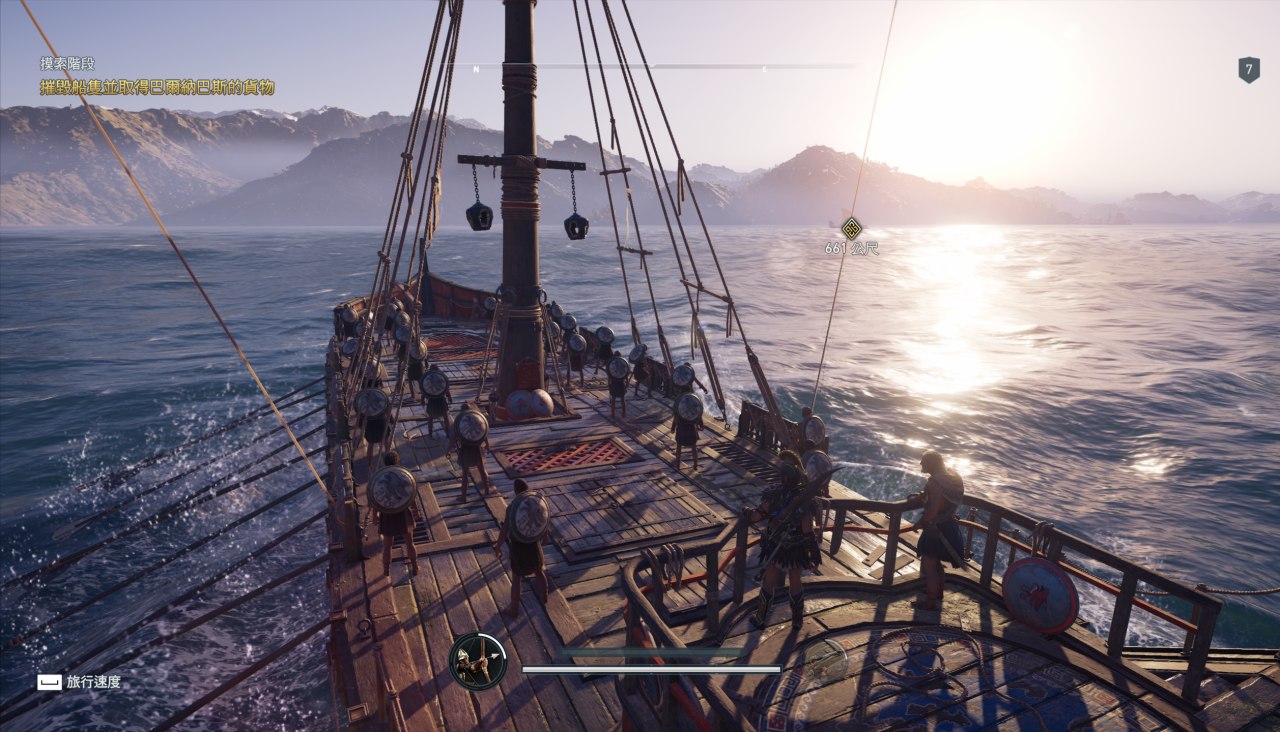Viewport: 1280px width, 732px height.
Task: Select the bow ability icon
Action: 478,661
